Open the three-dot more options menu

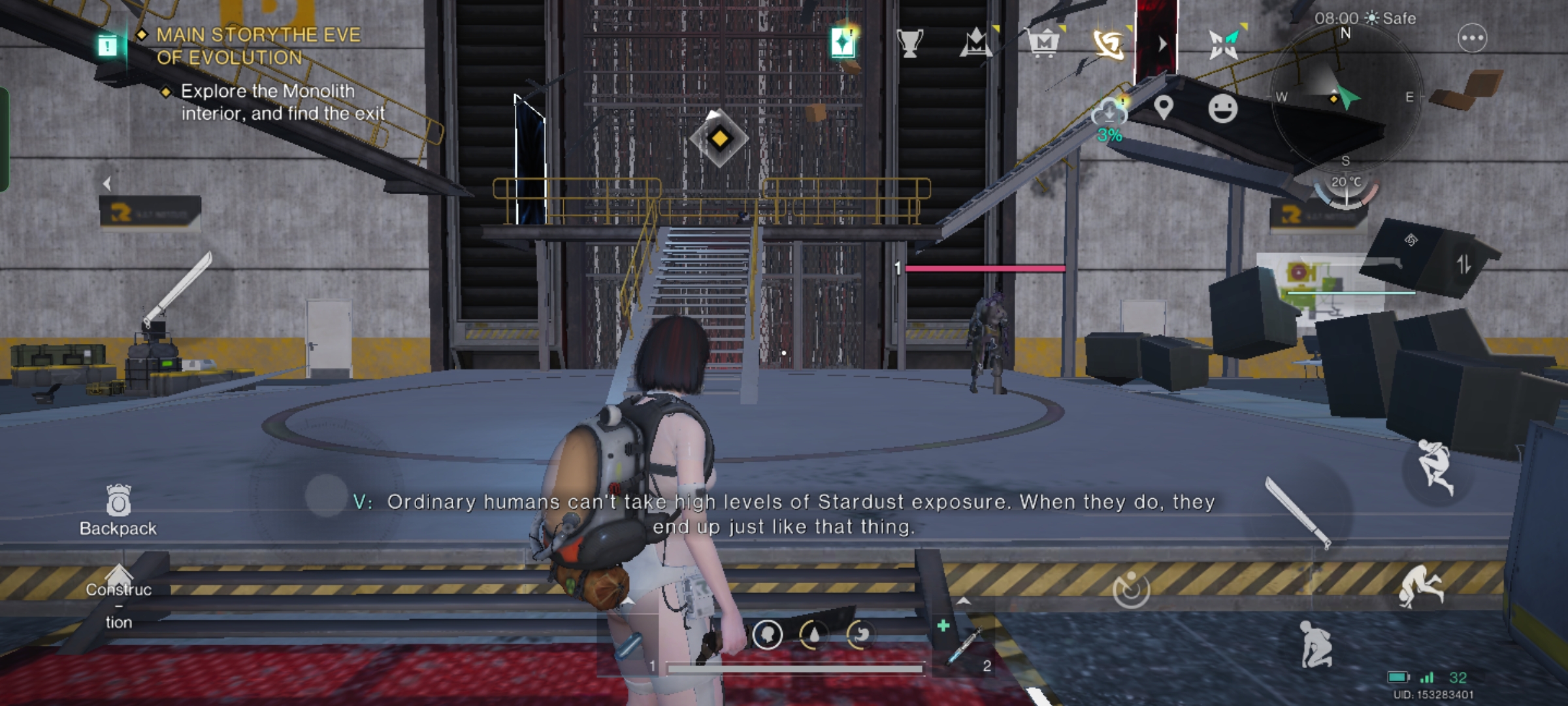(1472, 38)
